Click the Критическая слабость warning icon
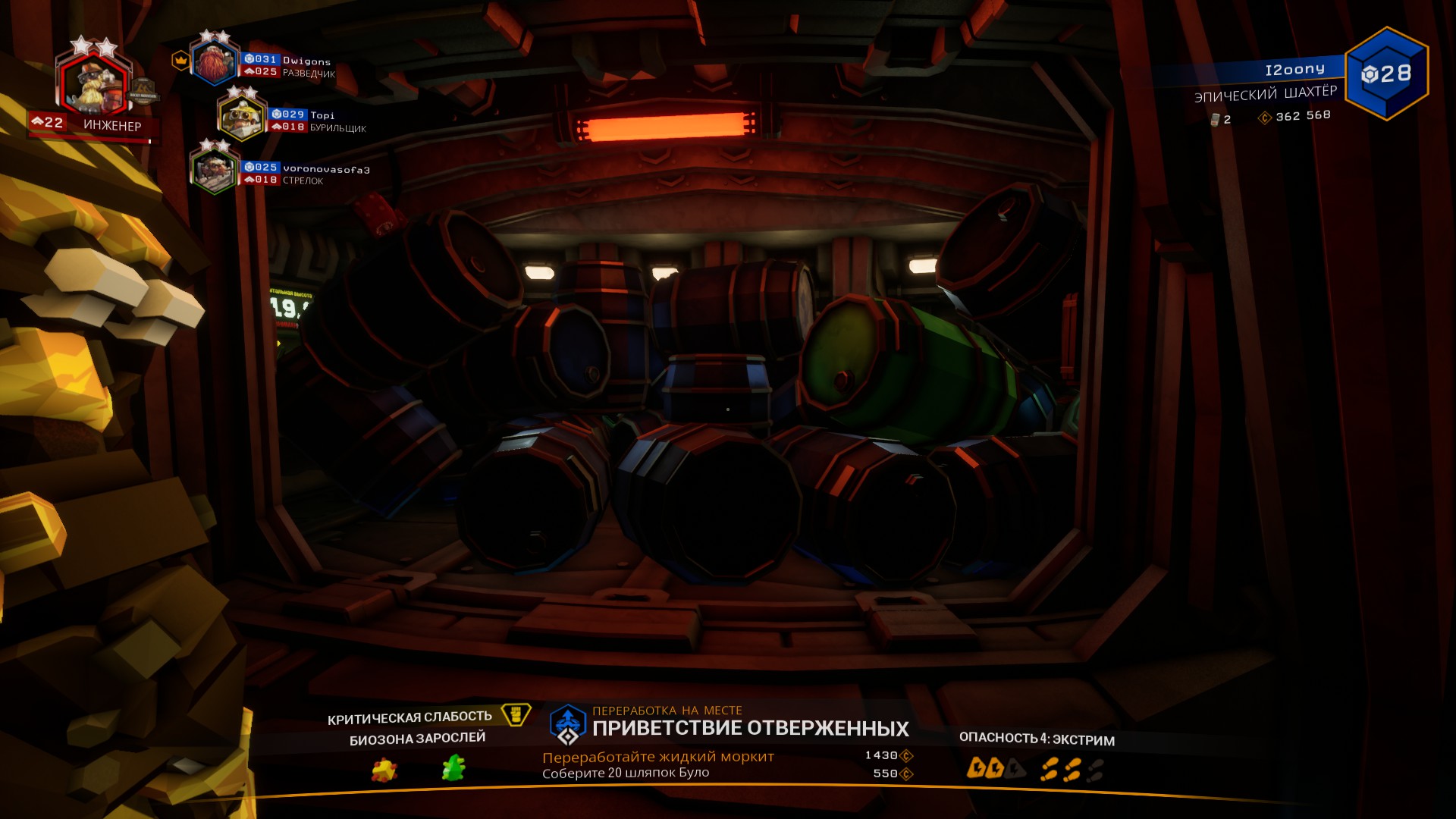The height and width of the screenshot is (819, 1456). (x=516, y=714)
